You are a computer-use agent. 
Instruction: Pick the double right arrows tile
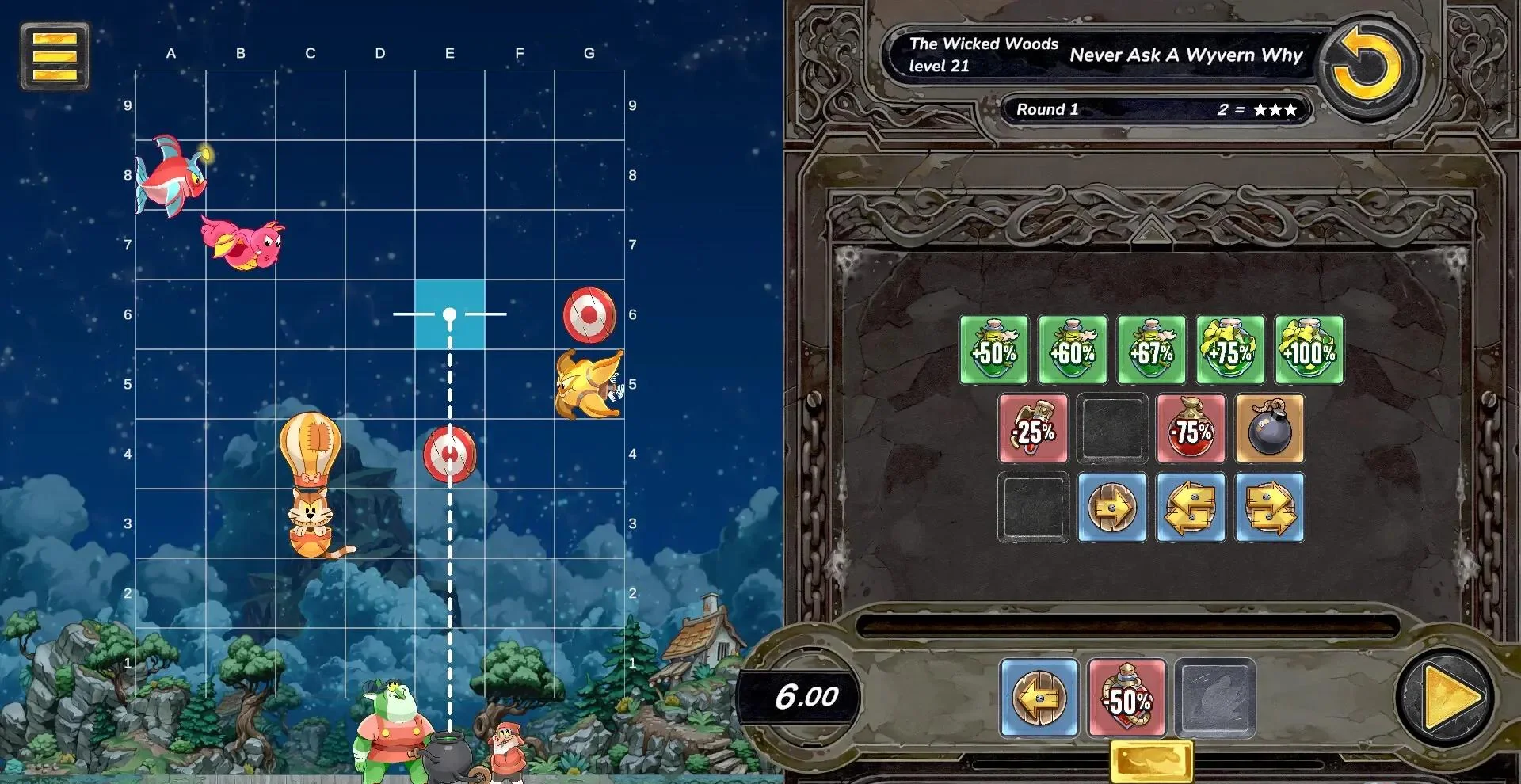pos(1269,508)
